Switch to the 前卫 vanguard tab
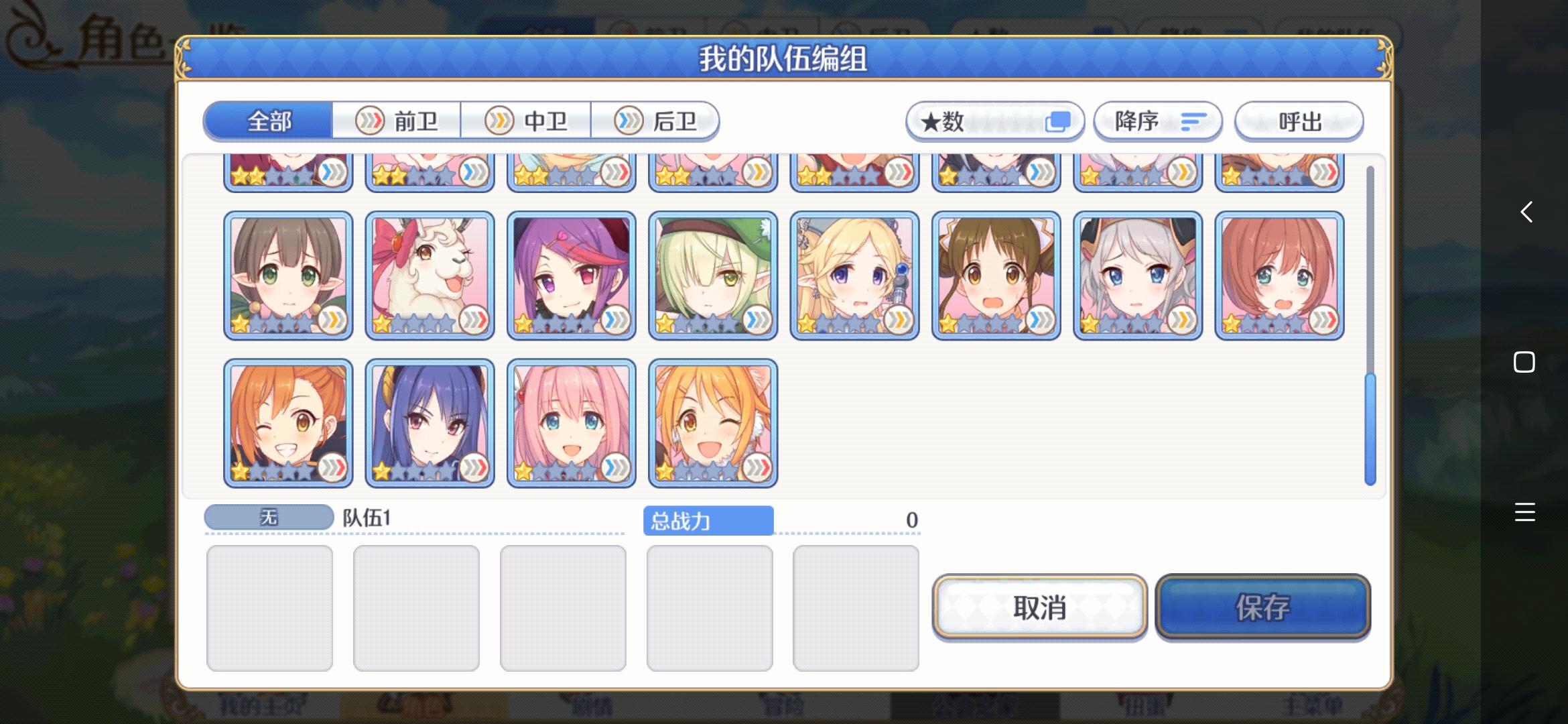 click(395, 121)
